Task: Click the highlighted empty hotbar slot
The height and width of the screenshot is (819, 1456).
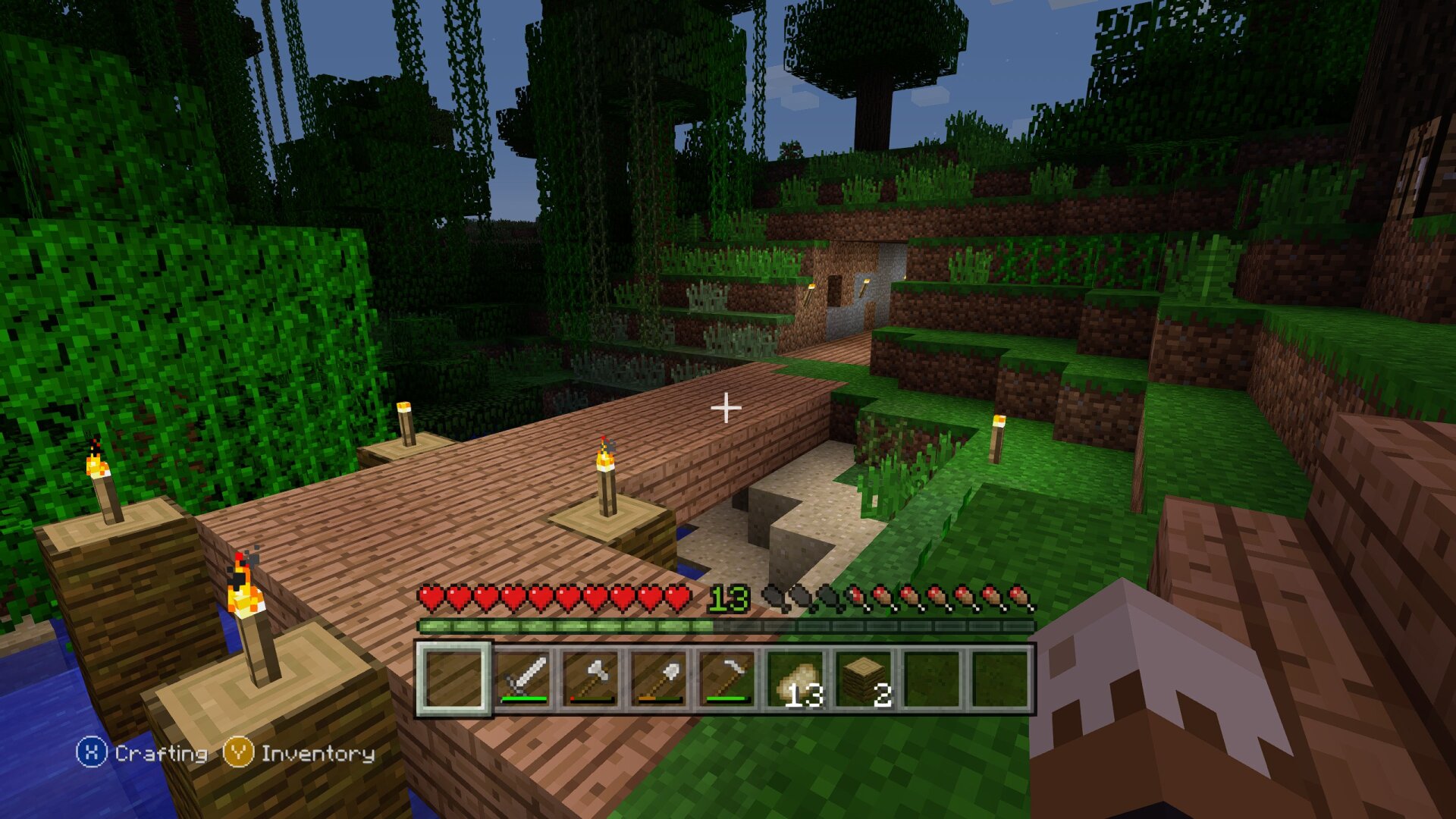Action: tap(454, 678)
